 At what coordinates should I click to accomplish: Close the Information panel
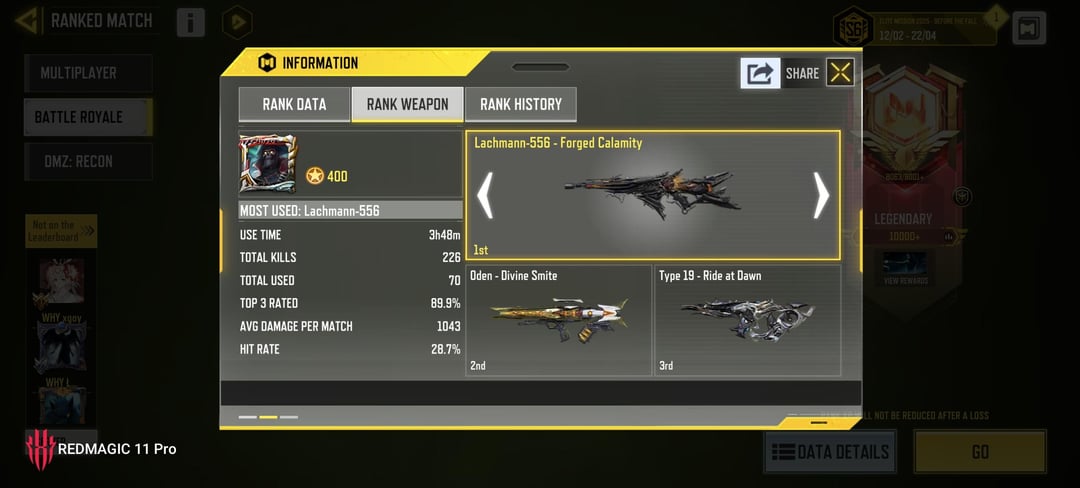click(x=840, y=72)
